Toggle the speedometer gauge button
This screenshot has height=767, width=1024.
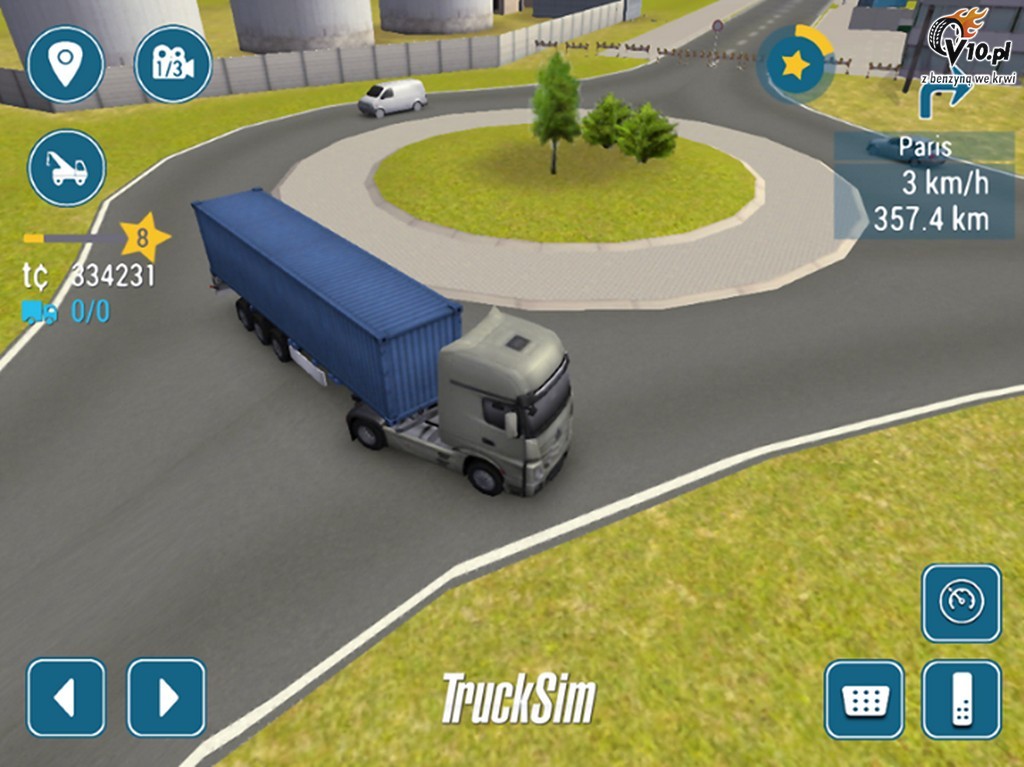[961, 602]
